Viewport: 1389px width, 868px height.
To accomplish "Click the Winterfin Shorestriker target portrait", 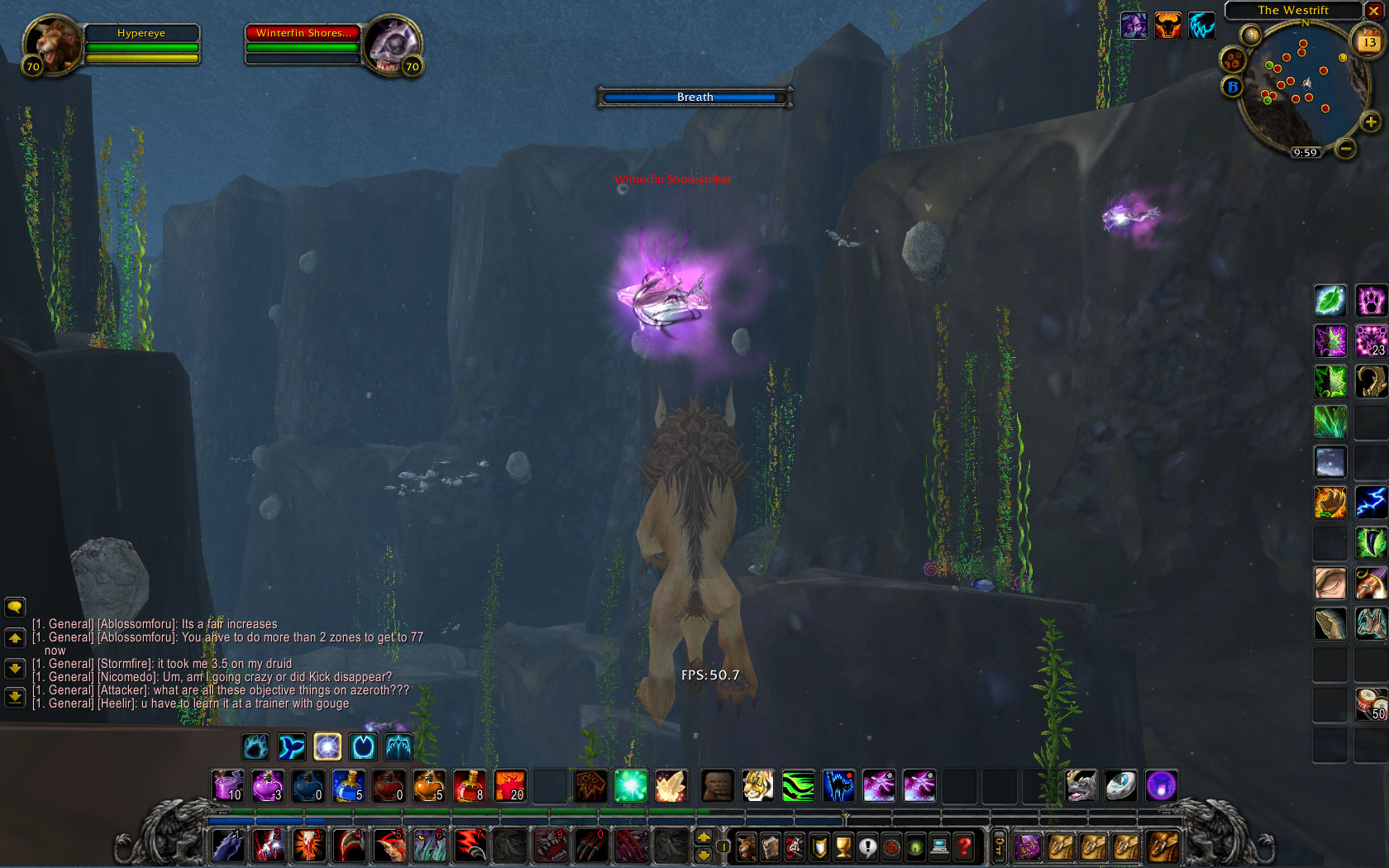I will [391, 44].
